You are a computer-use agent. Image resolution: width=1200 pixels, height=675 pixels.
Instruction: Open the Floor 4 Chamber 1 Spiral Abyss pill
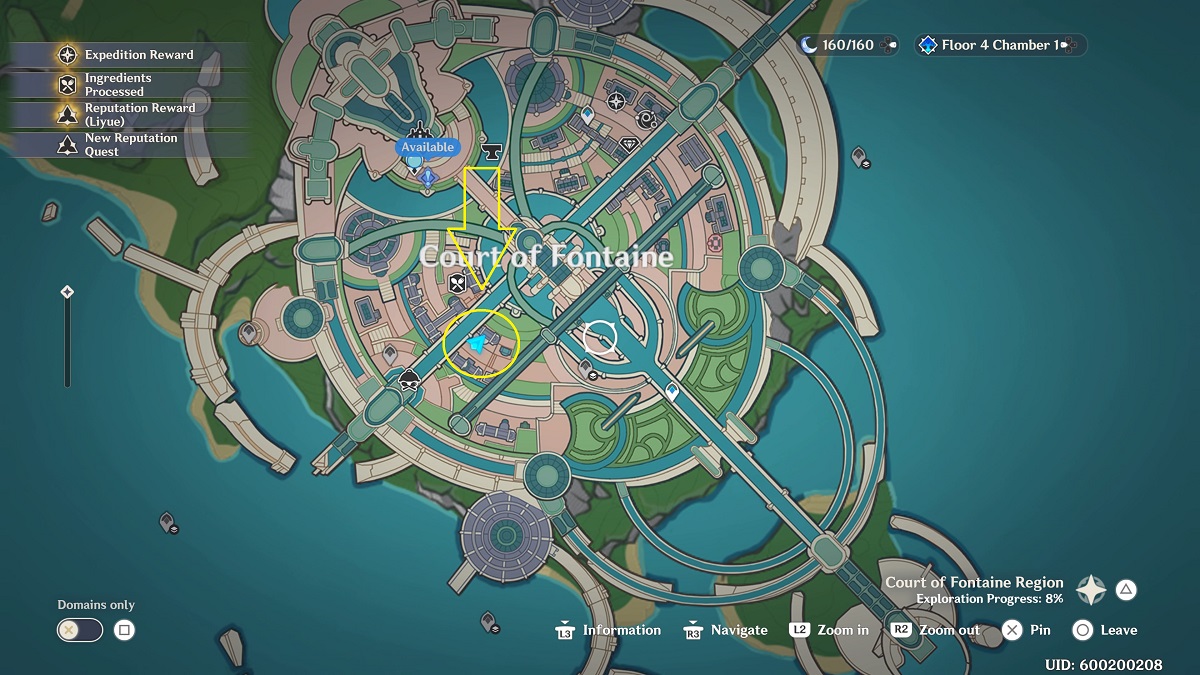[999, 45]
